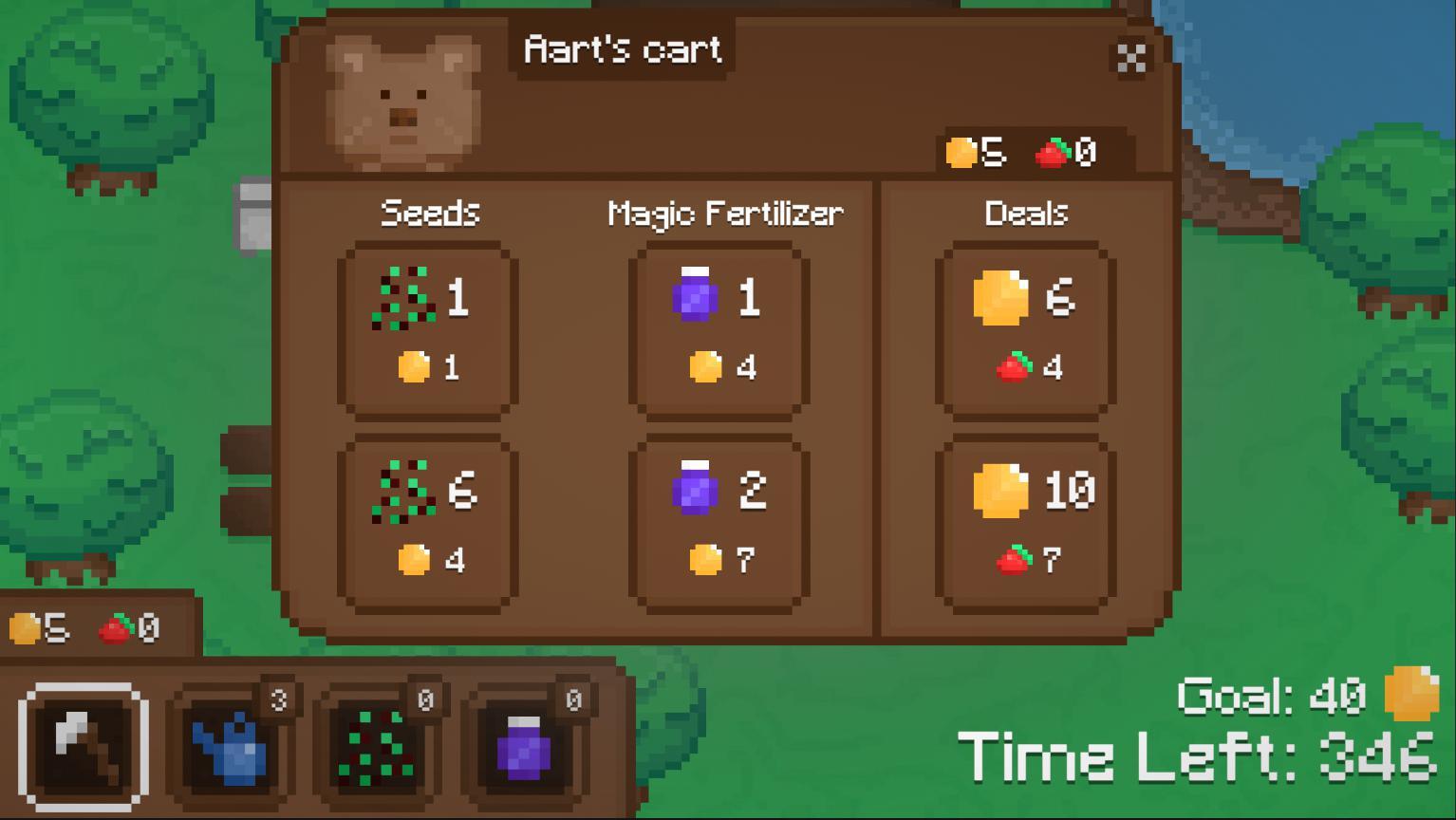Accept the 6 coins for 4 apples deal
This screenshot has width=1456, height=820.
[1024, 330]
